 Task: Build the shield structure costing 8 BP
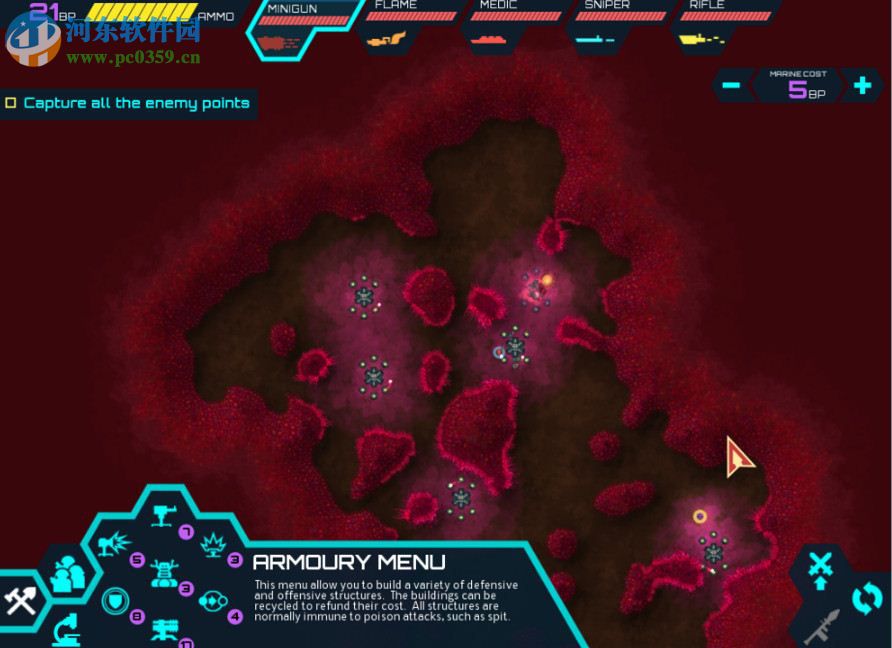click(115, 601)
